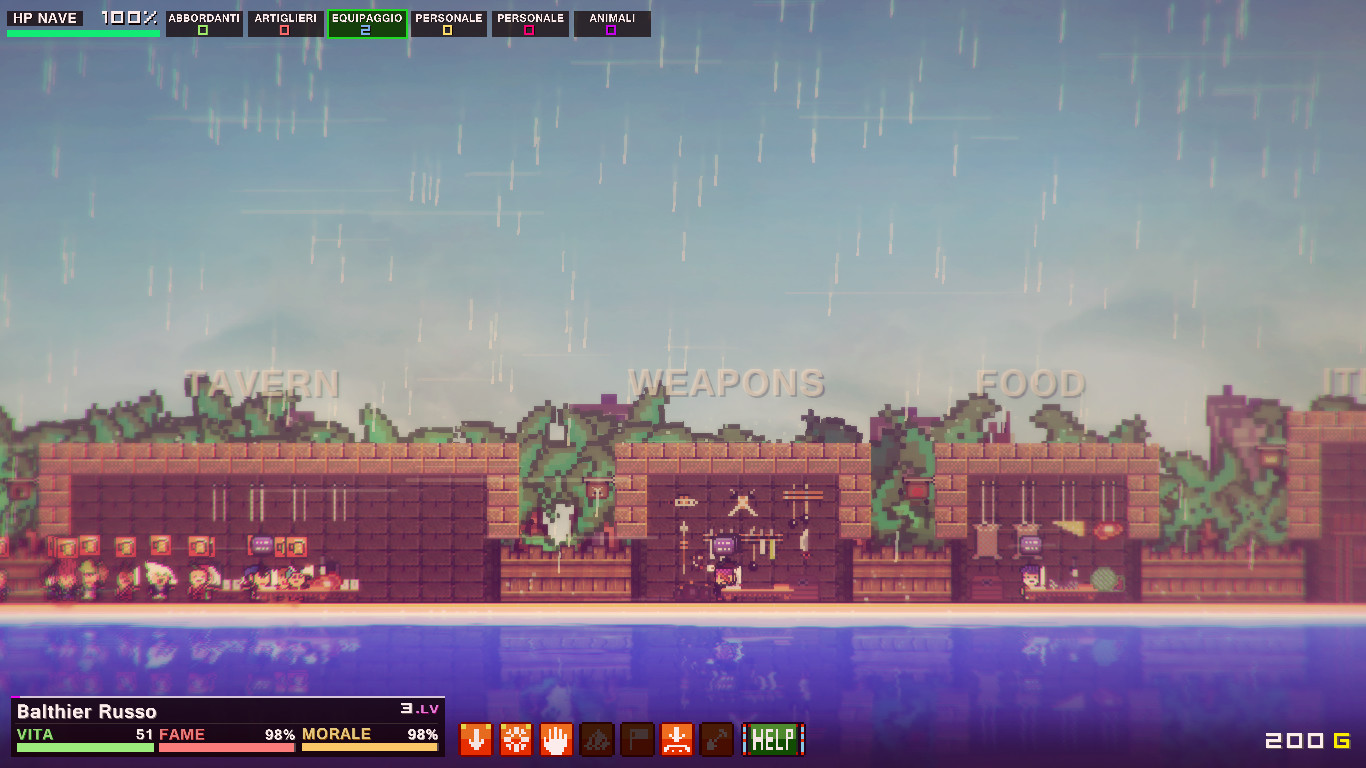The image size is (1366, 768).
Task: Click the greyed-out campfire icon
Action: [x=596, y=740]
